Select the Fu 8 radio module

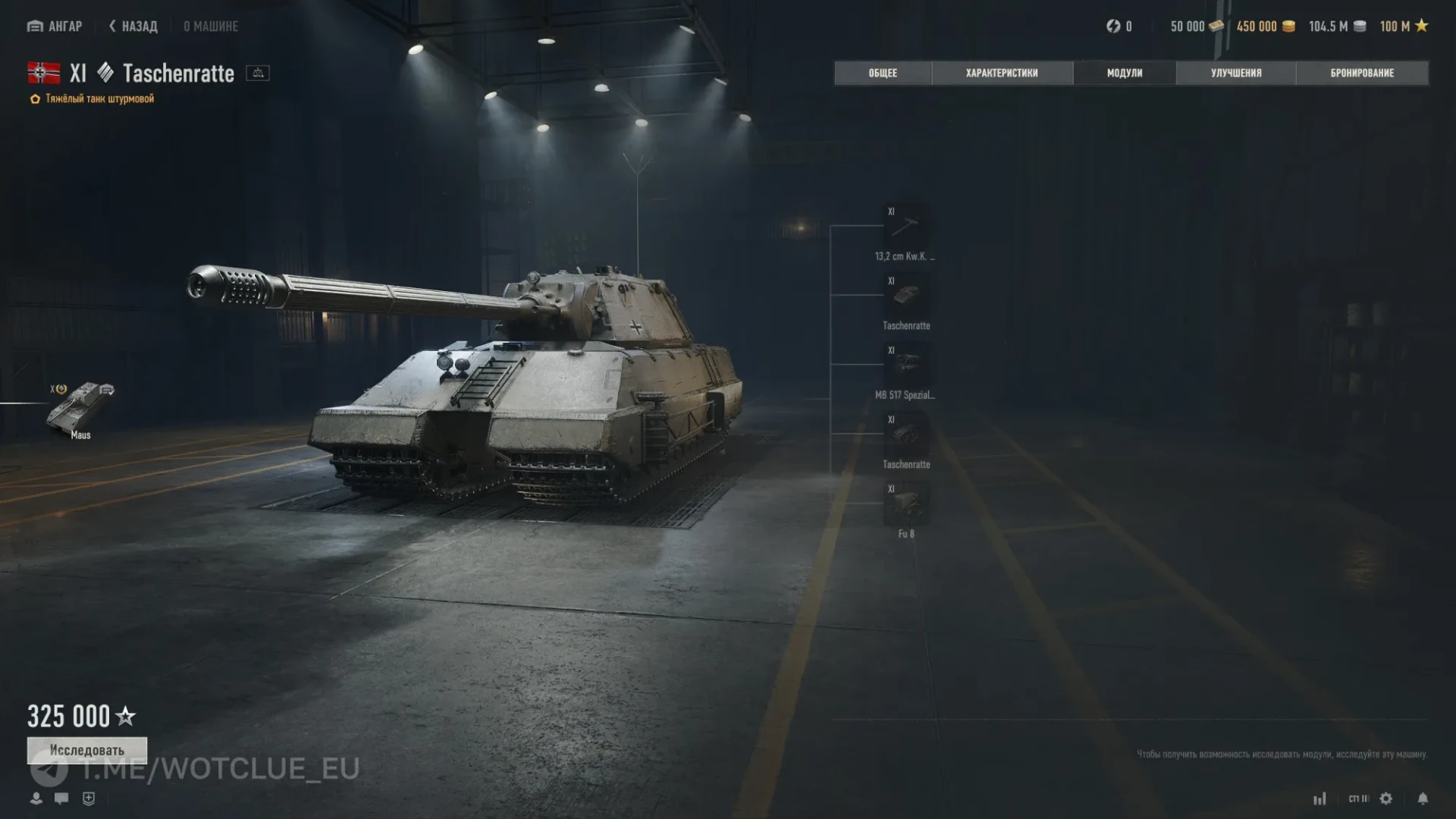[x=905, y=504]
